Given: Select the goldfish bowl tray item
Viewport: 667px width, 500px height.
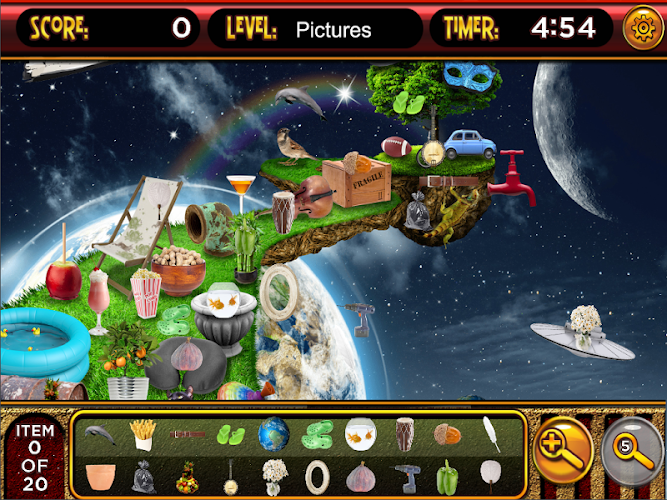Looking at the screenshot, I should [360, 434].
